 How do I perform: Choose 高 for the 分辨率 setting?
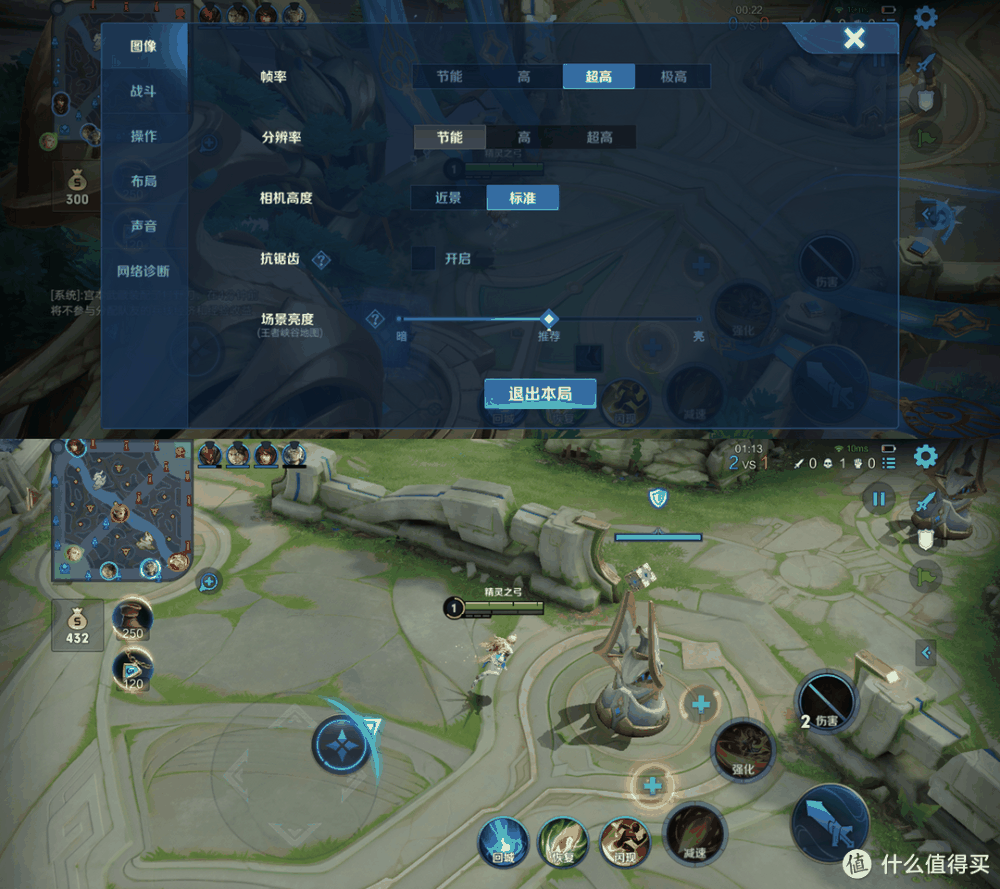(x=524, y=137)
